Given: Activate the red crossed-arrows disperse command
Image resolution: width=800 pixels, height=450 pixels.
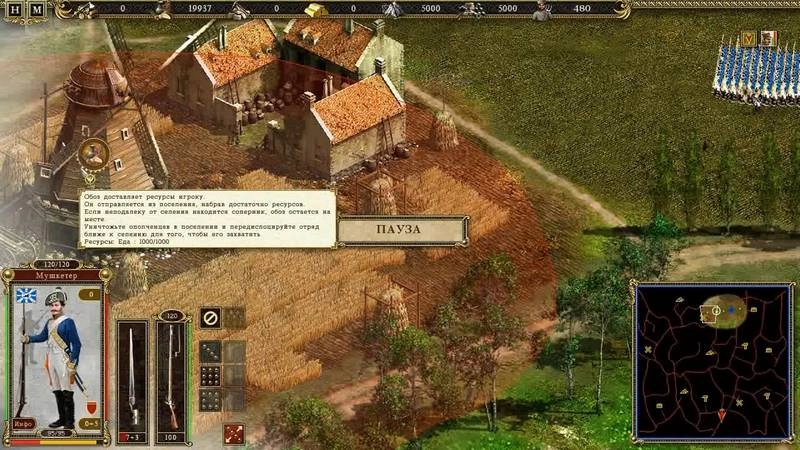Looking at the screenshot, I should click(234, 433).
